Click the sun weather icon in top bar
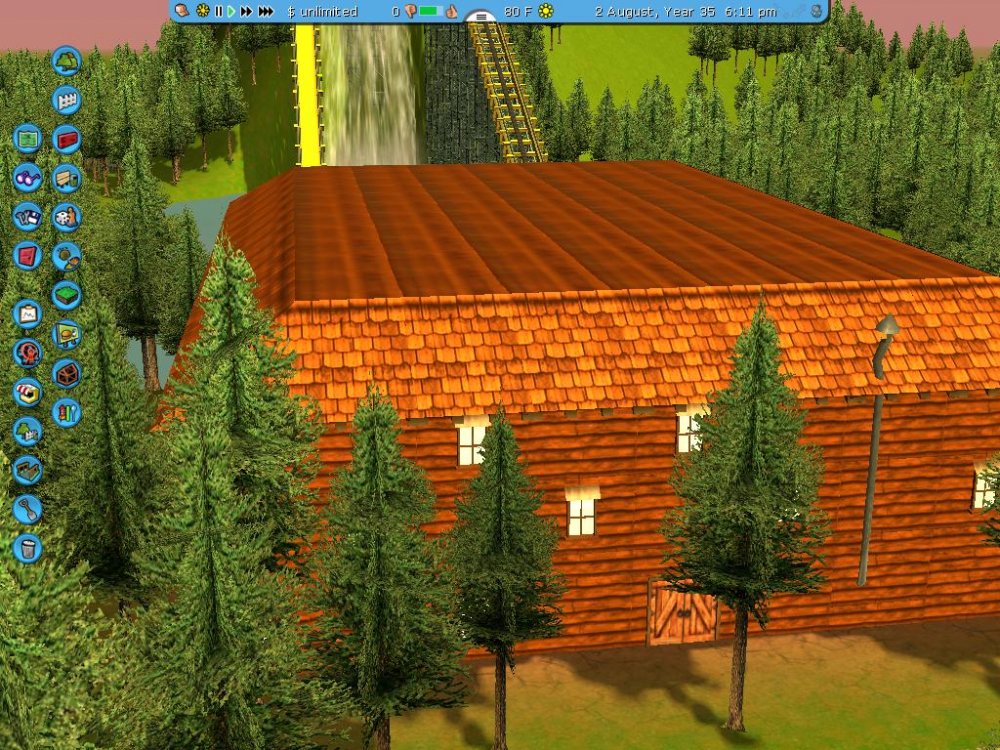 click(x=546, y=11)
